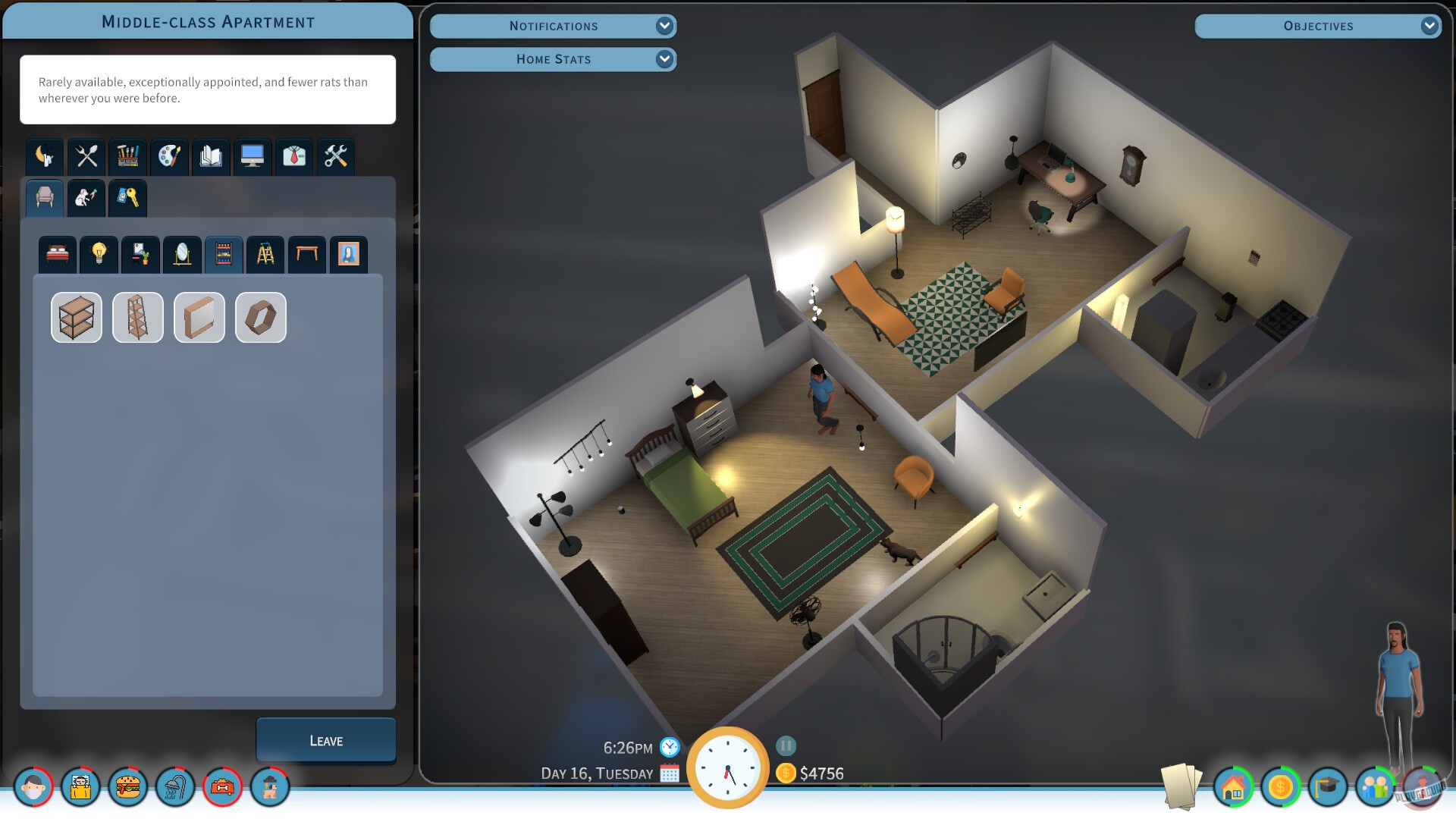Image resolution: width=1456 pixels, height=819 pixels.
Task: Click the Leave button
Action: [x=325, y=739]
